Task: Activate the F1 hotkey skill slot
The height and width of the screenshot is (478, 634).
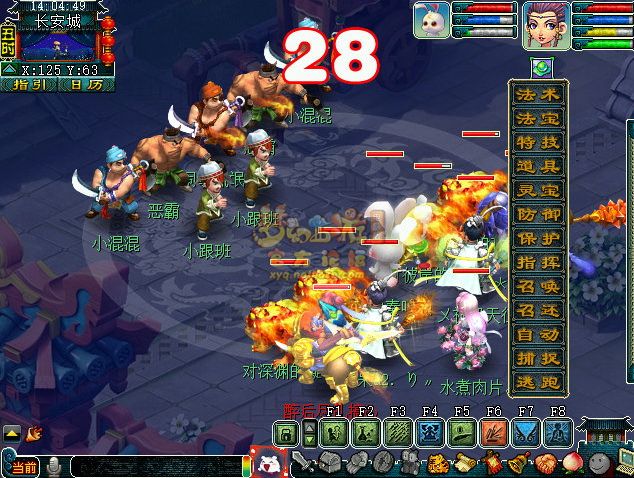Action: 335,433
